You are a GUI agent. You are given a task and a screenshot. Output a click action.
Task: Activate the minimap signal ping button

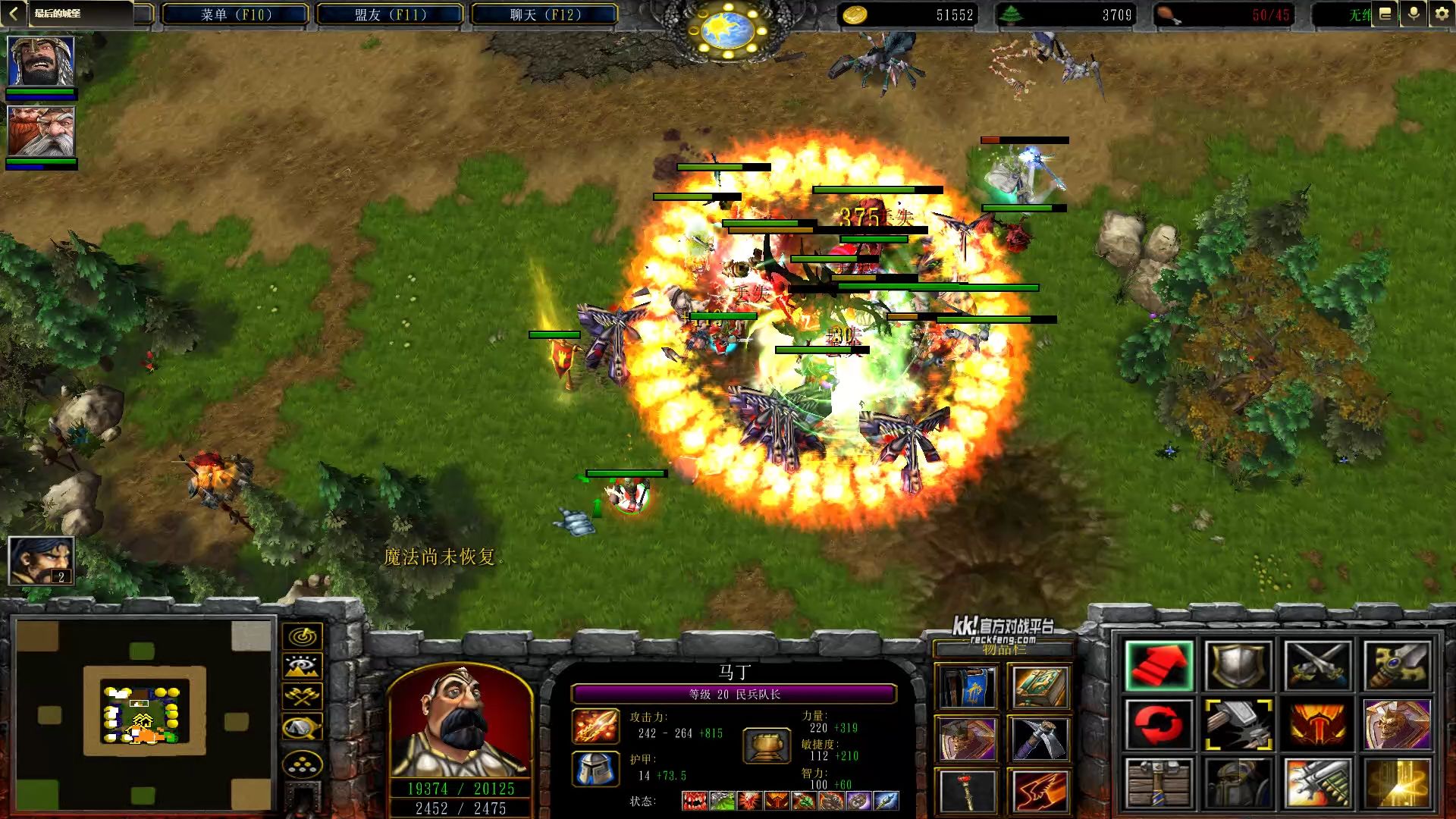(303, 636)
